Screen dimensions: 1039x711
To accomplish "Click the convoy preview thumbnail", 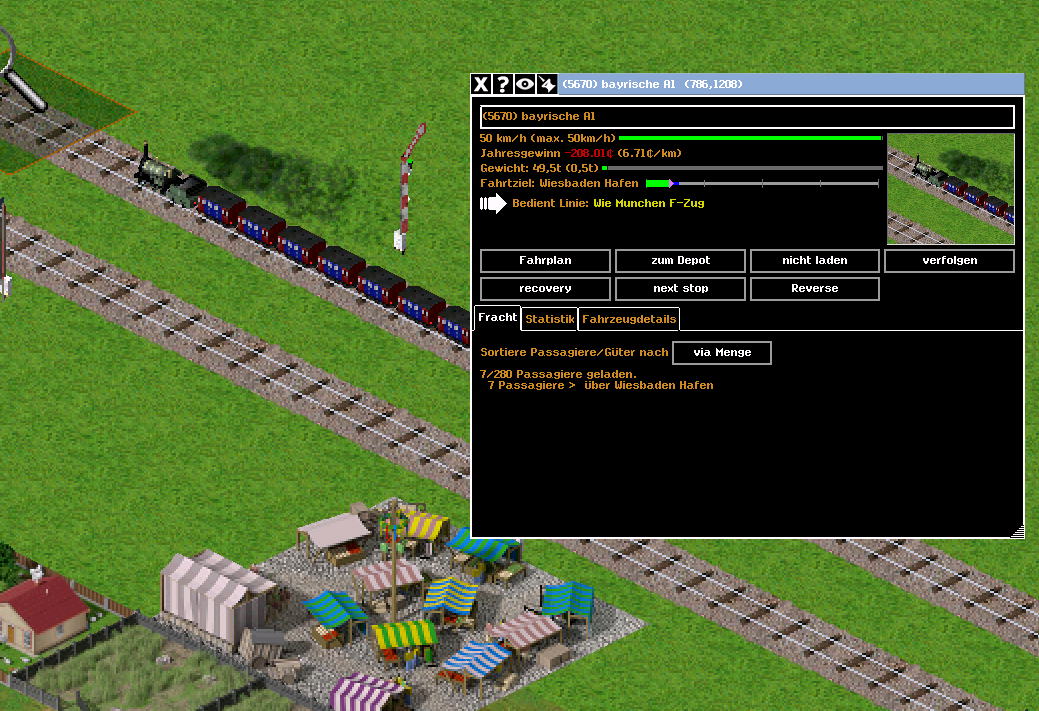I will coord(950,189).
